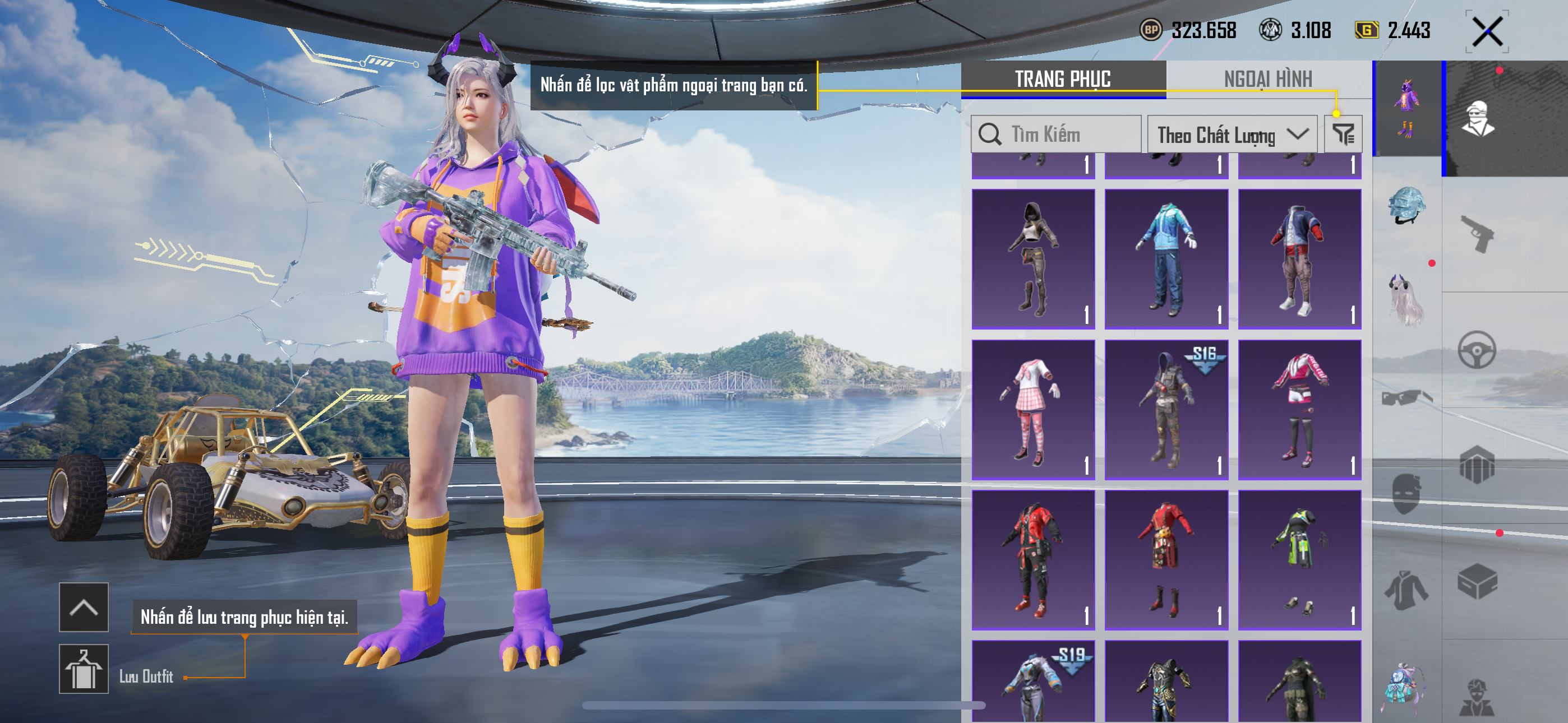
Task: Choose the pink schoolgirl outfit
Action: coord(1033,410)
